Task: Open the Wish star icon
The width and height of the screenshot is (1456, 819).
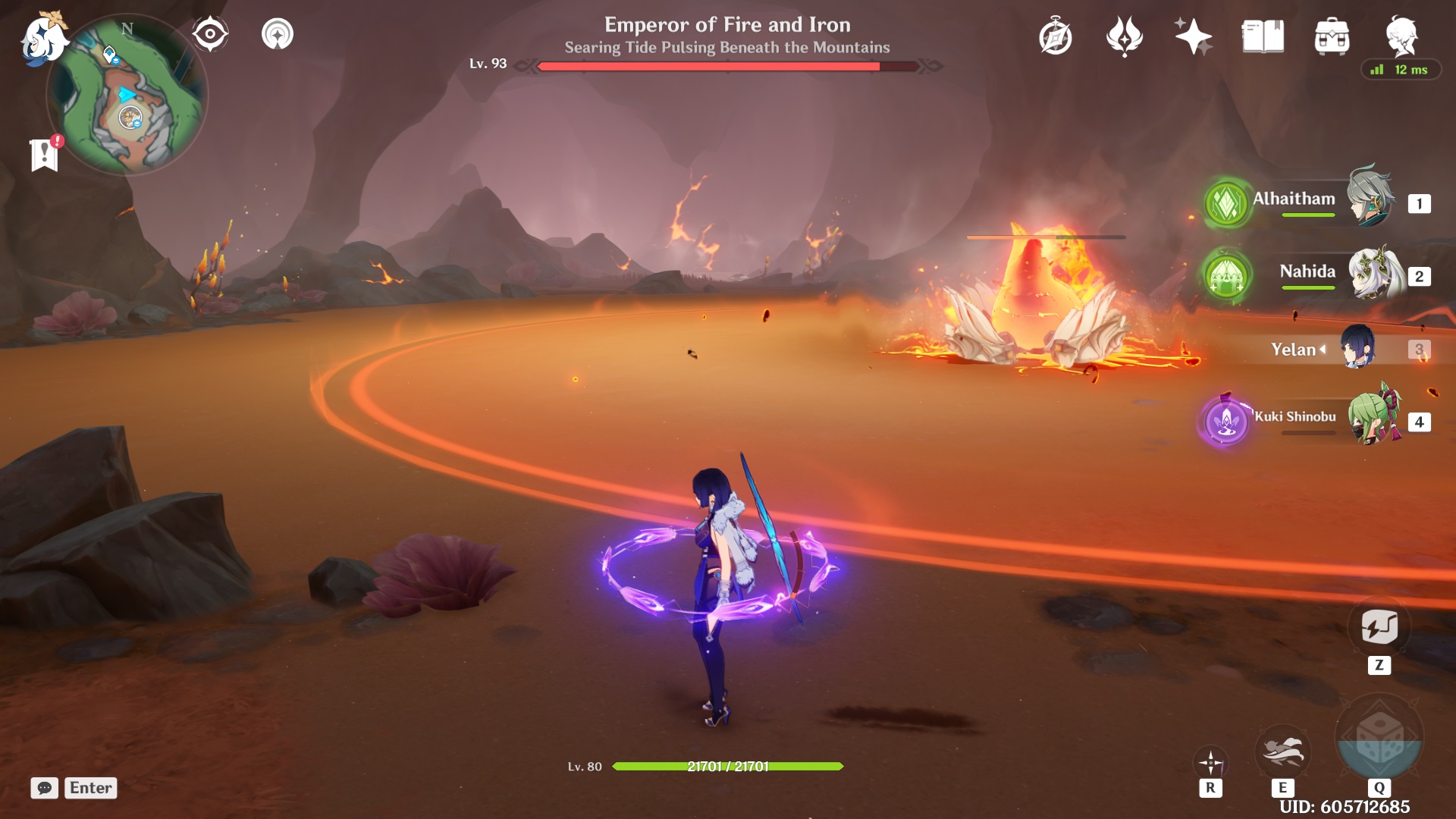Action: coord(1193,36)
